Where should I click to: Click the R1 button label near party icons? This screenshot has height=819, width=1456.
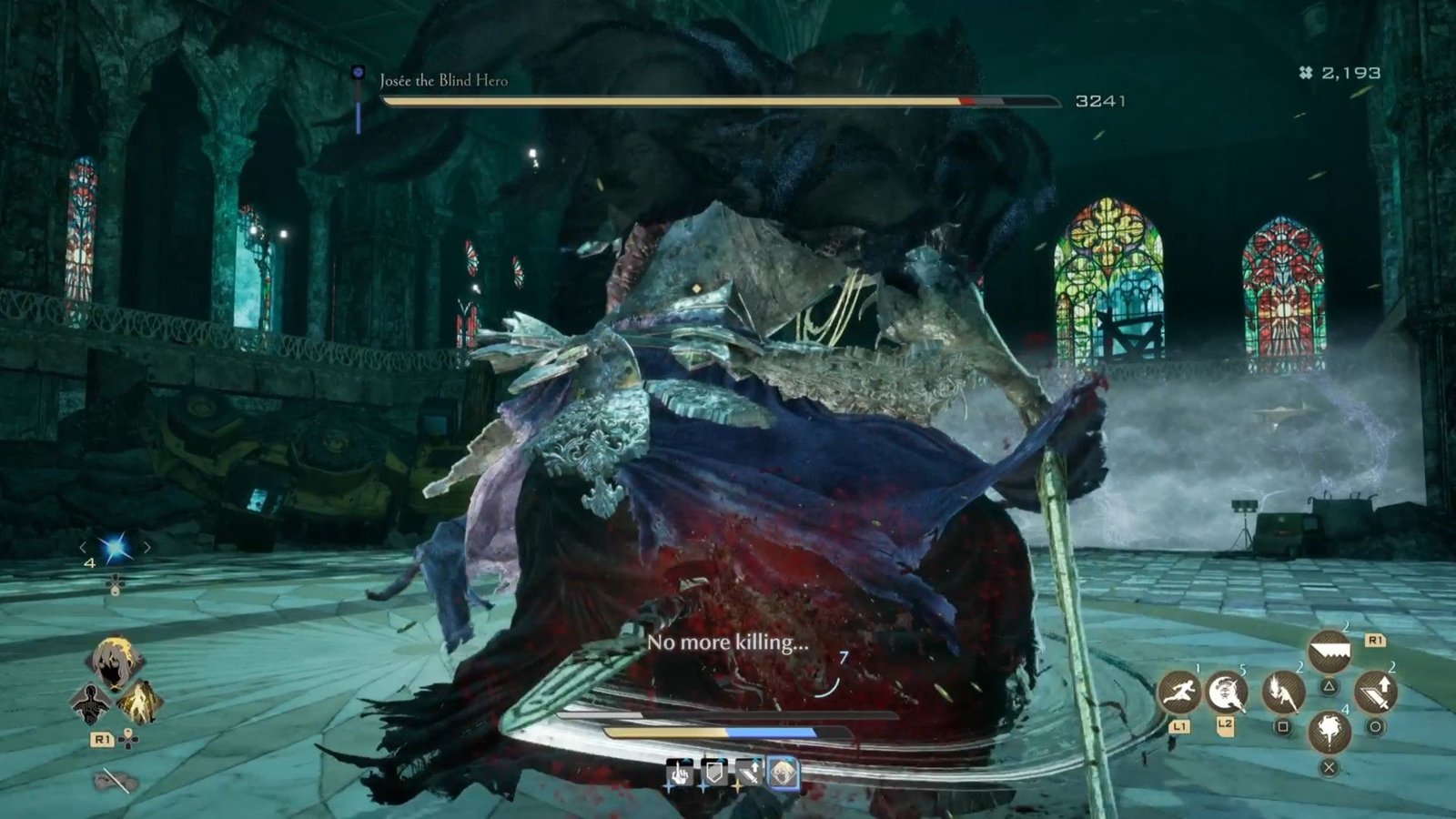click(x=103, y=739)
